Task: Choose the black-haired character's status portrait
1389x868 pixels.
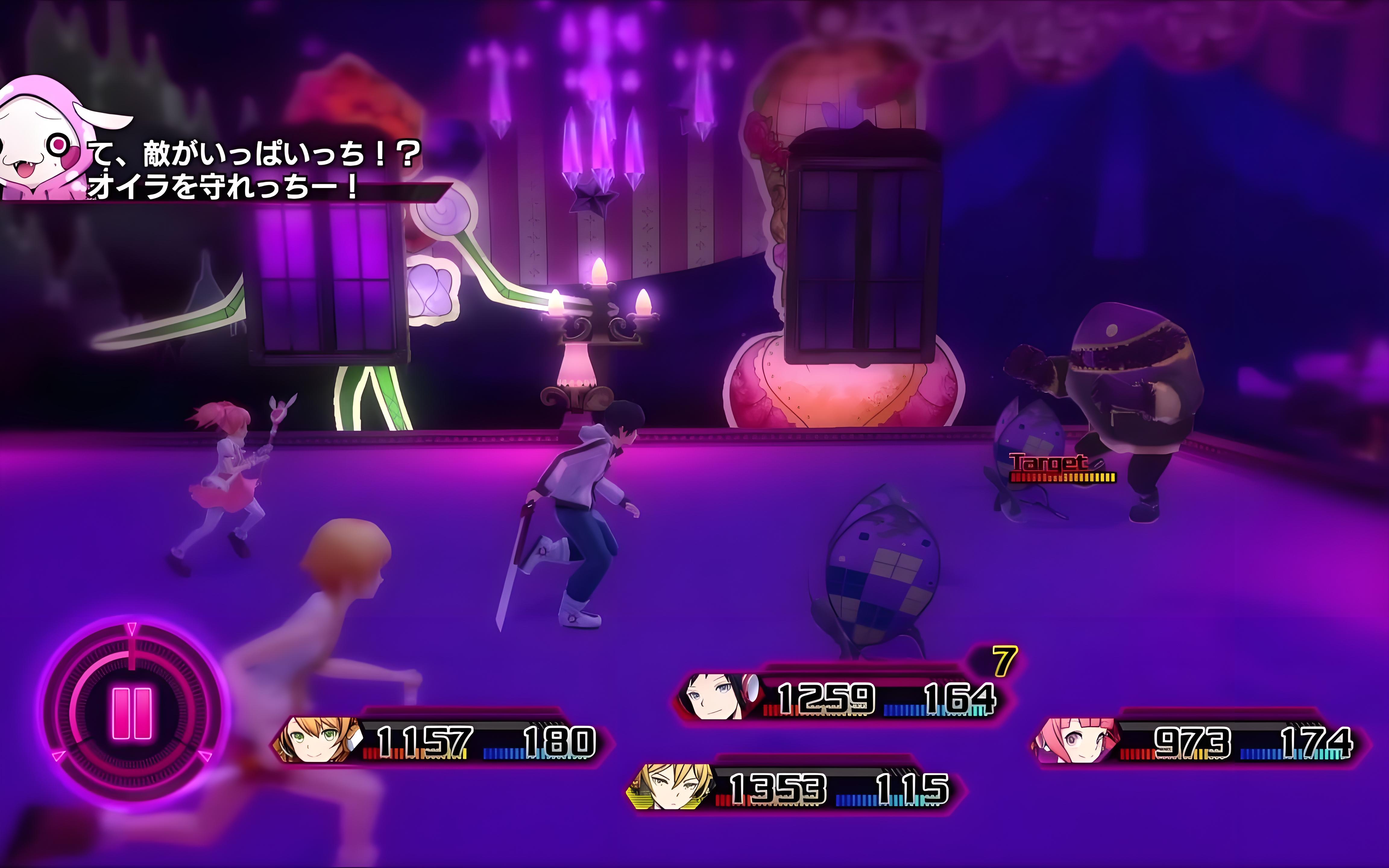Action: pyautogui.click(x=717, y=696)
